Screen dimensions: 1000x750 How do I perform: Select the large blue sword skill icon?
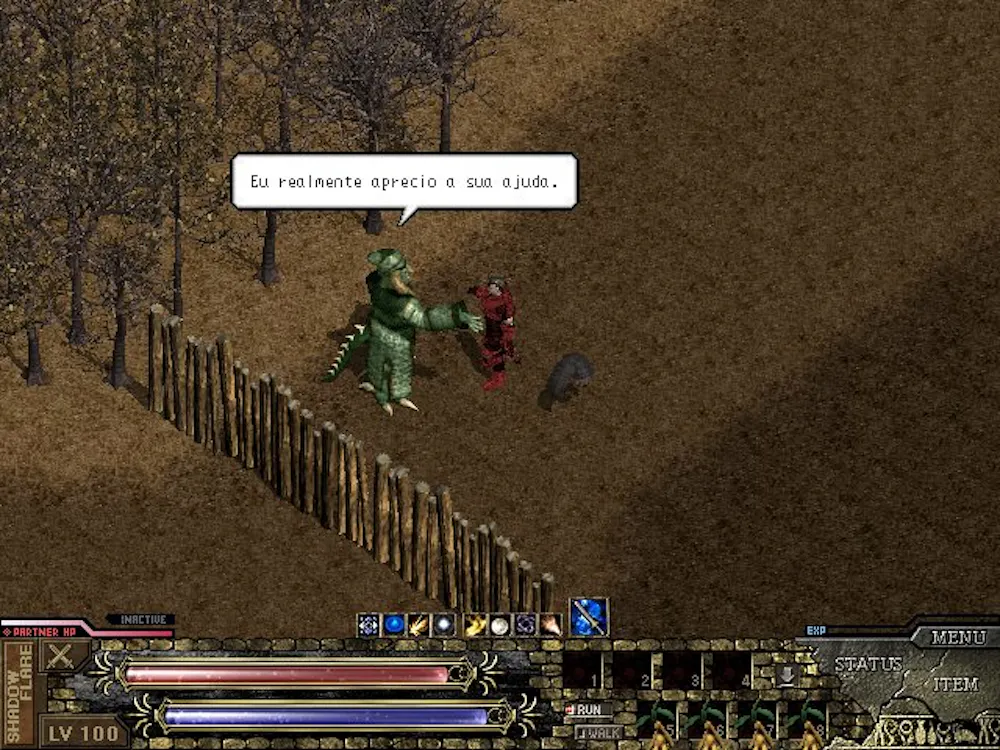[x=589, y=618]
